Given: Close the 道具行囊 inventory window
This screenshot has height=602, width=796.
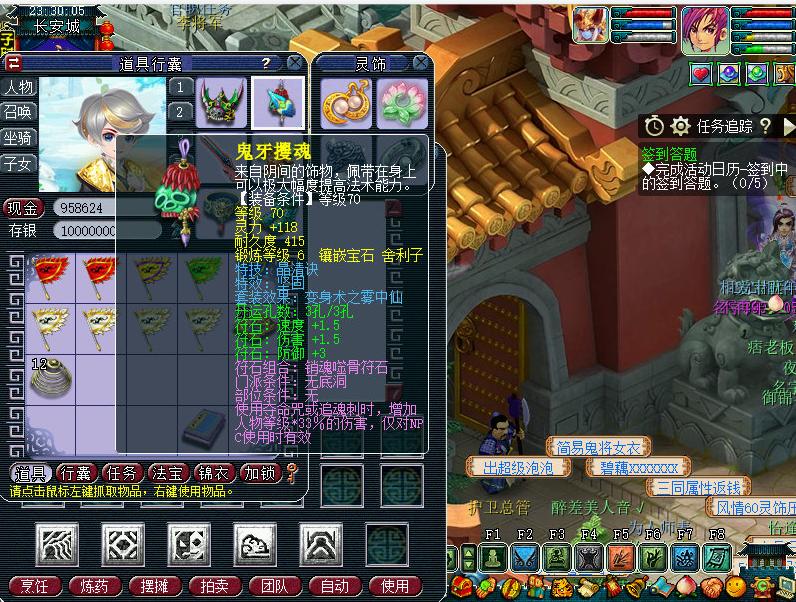Looking at the screenshot, I should coord(295,62).
